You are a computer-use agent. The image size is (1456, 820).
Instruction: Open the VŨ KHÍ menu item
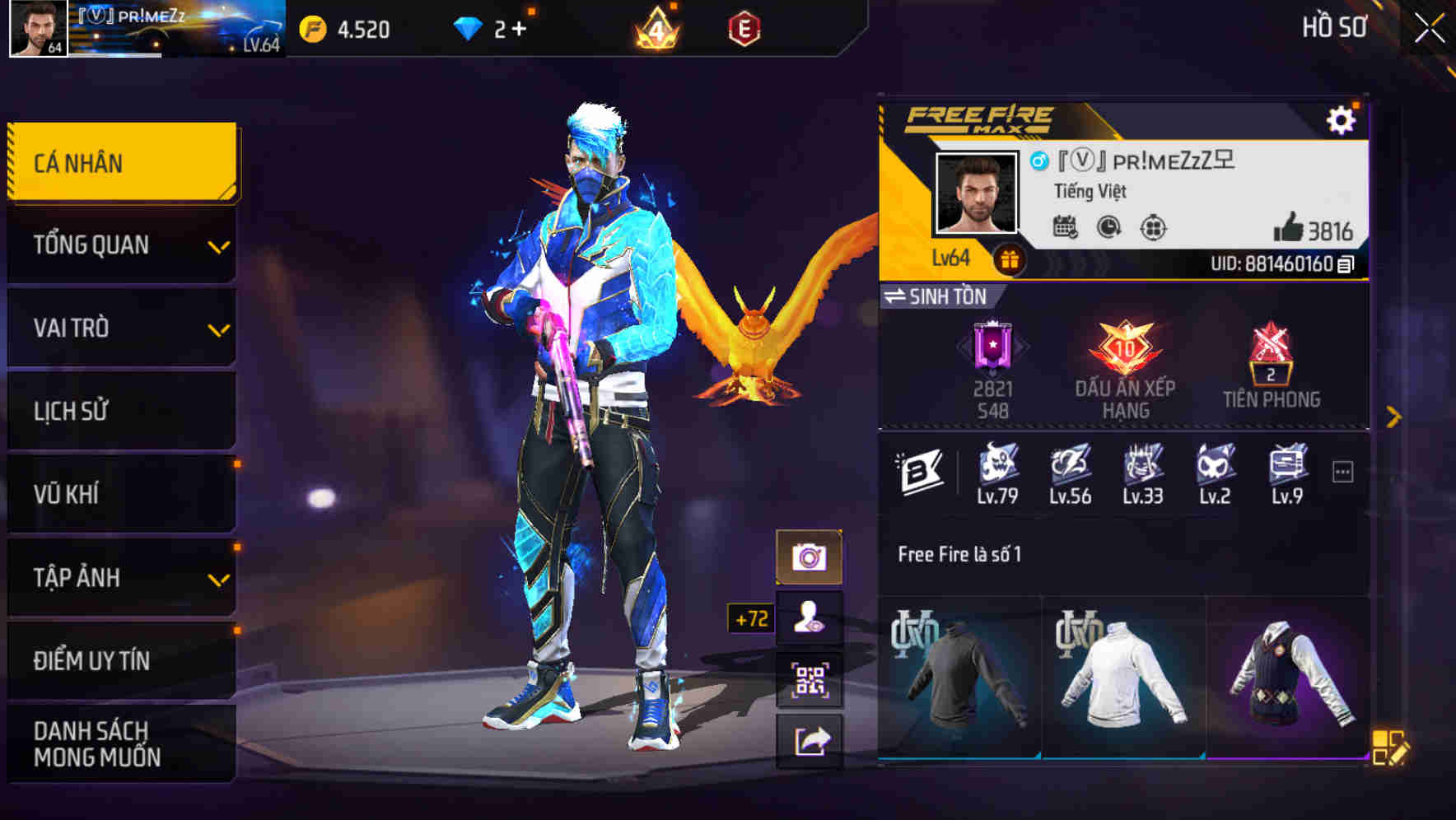120,494
